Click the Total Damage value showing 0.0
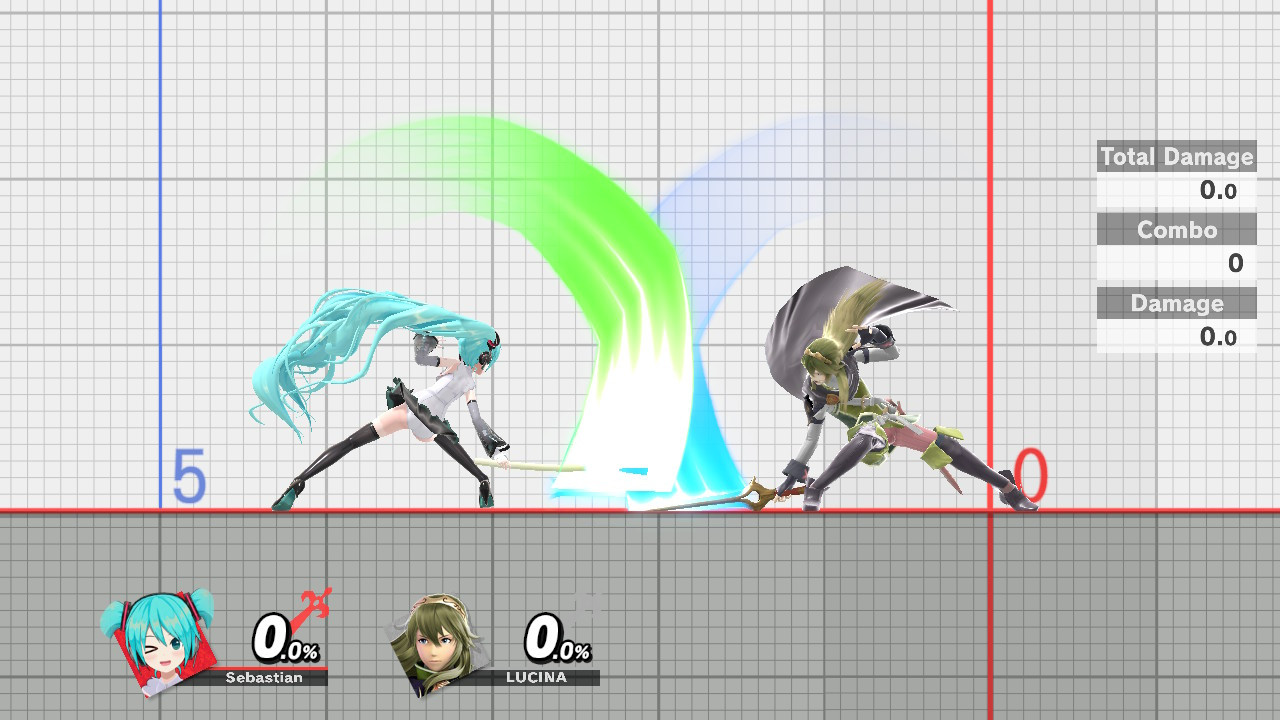This screenshot has height=720, width=1280. click(x=1220, y=191)
